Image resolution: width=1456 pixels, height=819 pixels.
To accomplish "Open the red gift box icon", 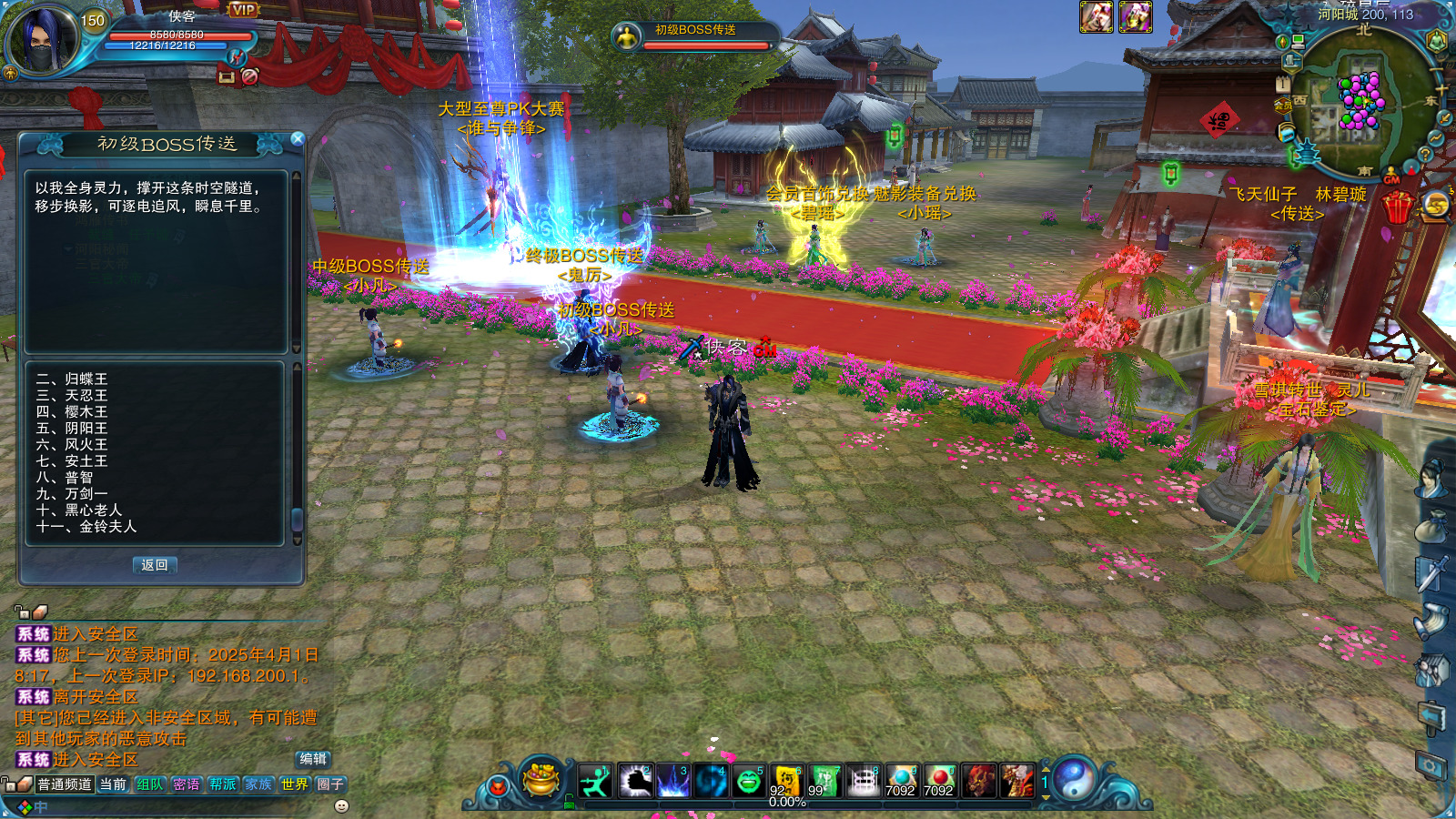I will point(1397,207).
